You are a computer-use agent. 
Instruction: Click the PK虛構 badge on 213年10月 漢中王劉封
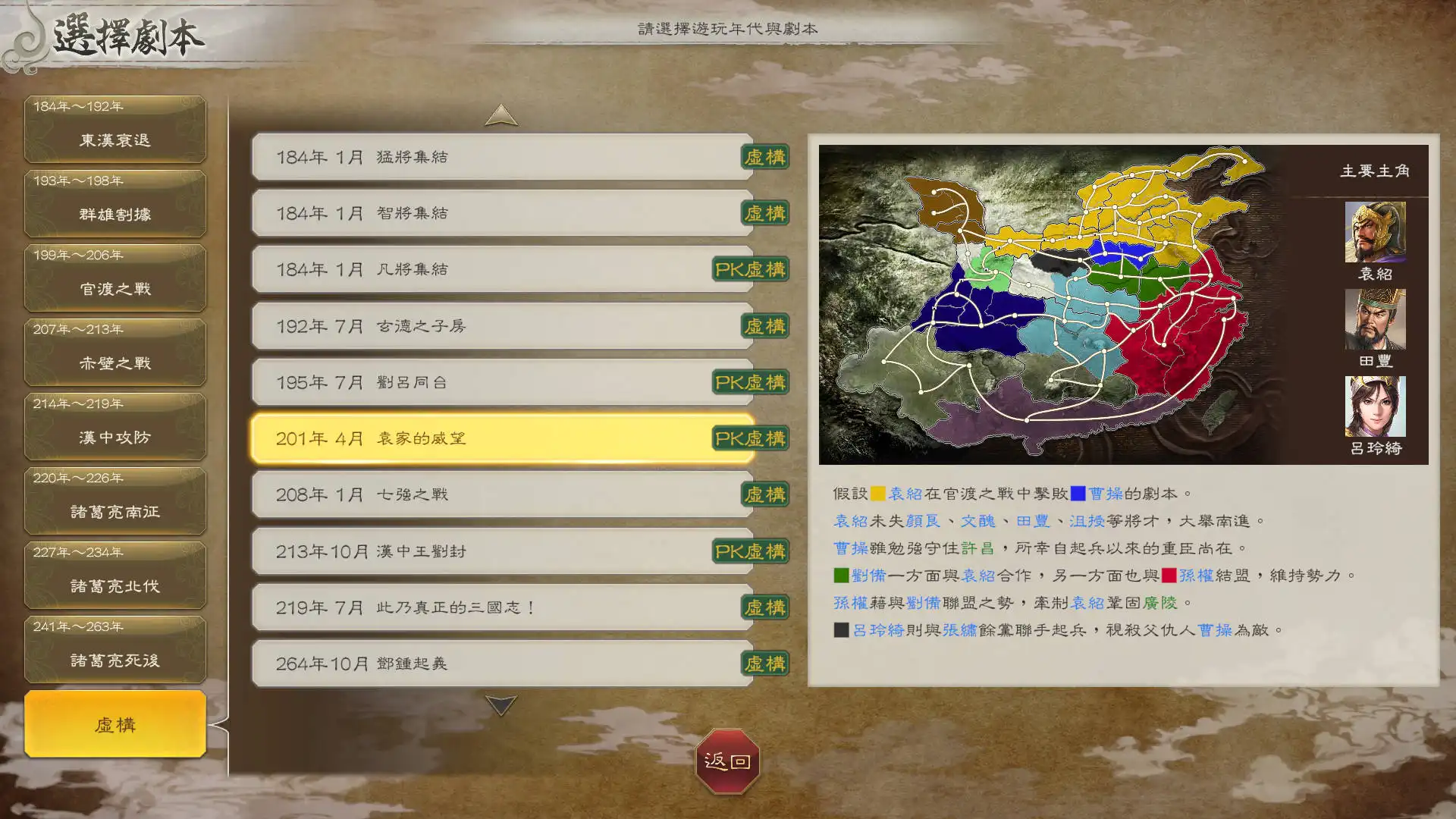750,551
